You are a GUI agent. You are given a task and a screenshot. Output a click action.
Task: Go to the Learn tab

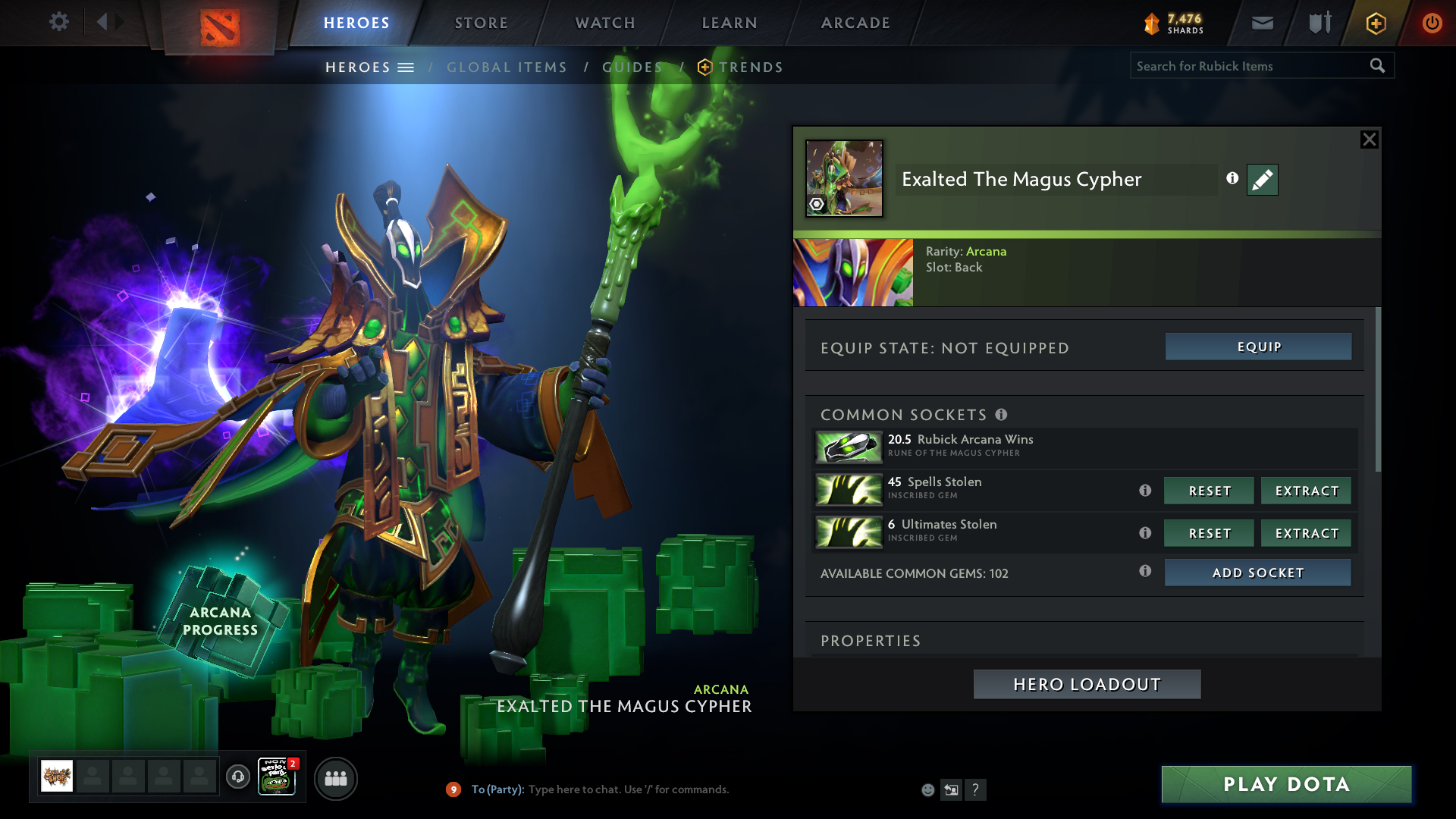730,23
